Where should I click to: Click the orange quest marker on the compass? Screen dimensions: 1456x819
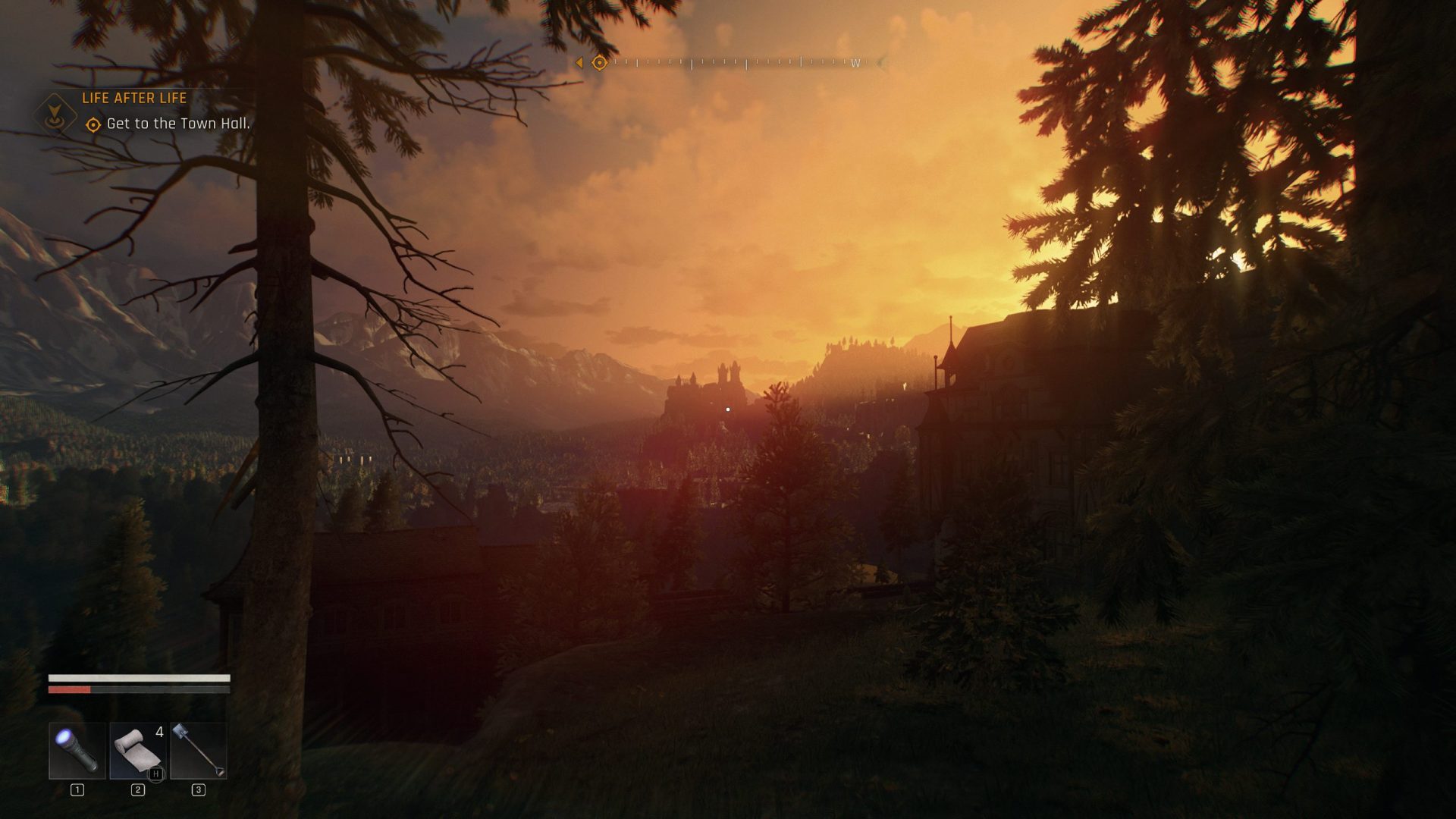click(x=598, y=64)
